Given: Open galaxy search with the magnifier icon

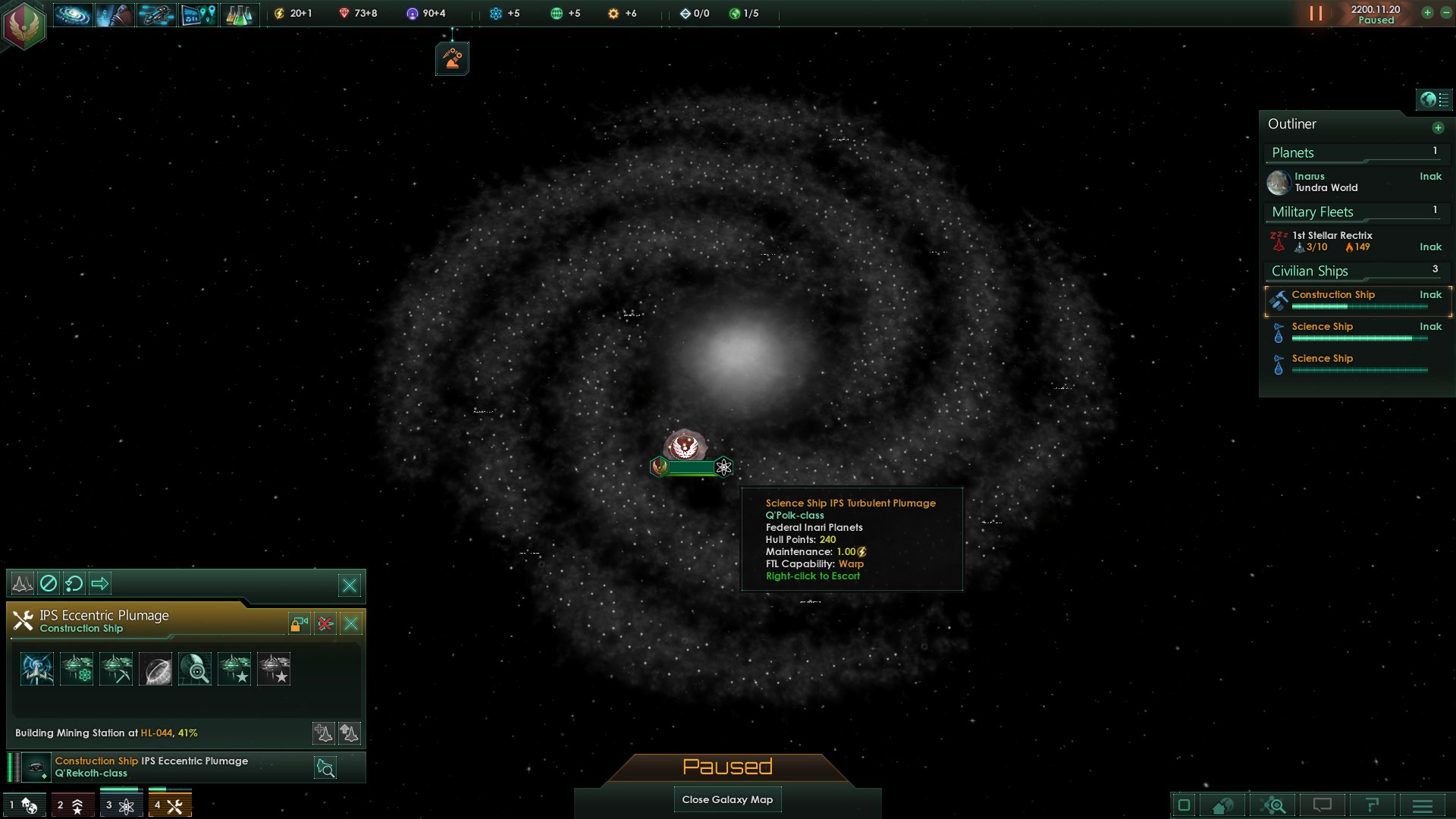Looking at the screenshot, I should tap(1272, 805).
